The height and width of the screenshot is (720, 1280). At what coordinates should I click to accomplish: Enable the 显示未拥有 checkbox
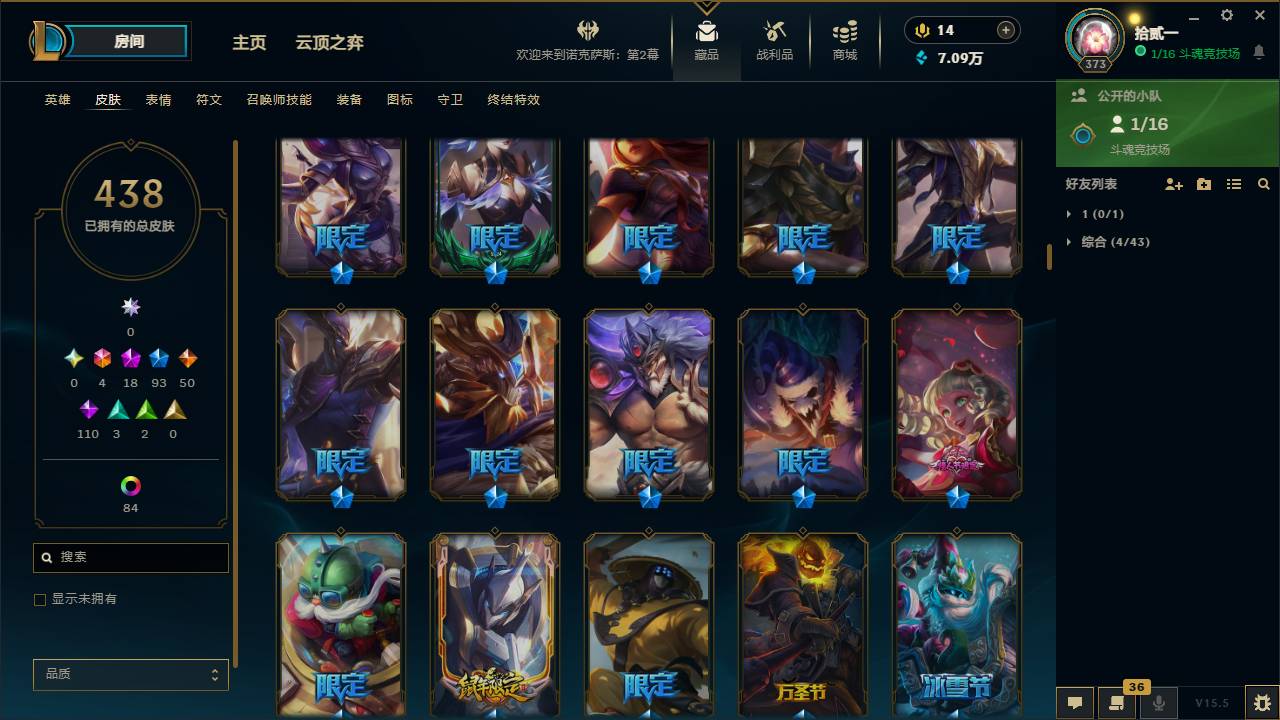[x=39, y=599]
